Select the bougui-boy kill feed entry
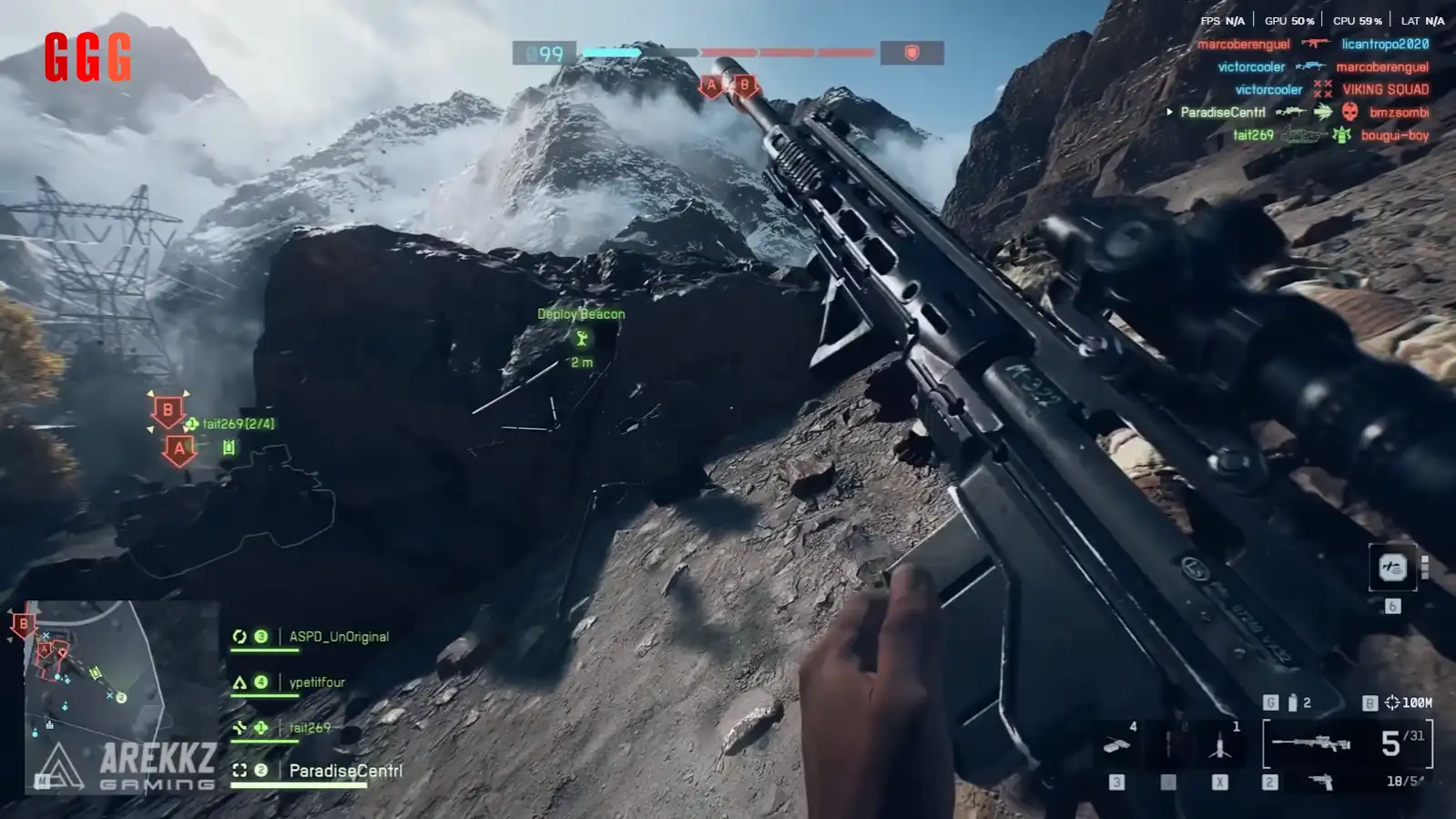The height and width of the screenshot is (819, 1456). [1394, 135]
